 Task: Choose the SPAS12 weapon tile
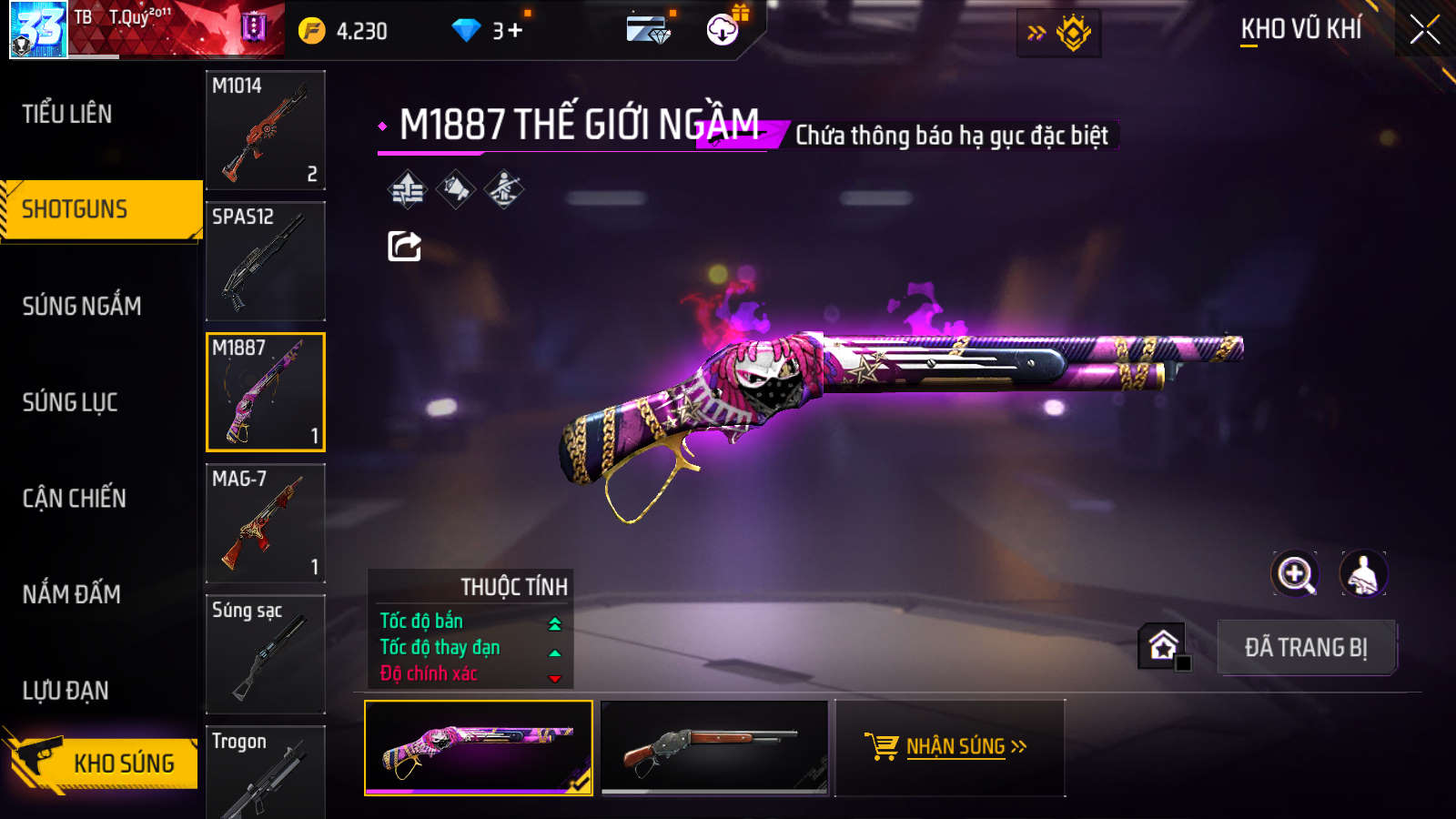(x=265, y=261)
